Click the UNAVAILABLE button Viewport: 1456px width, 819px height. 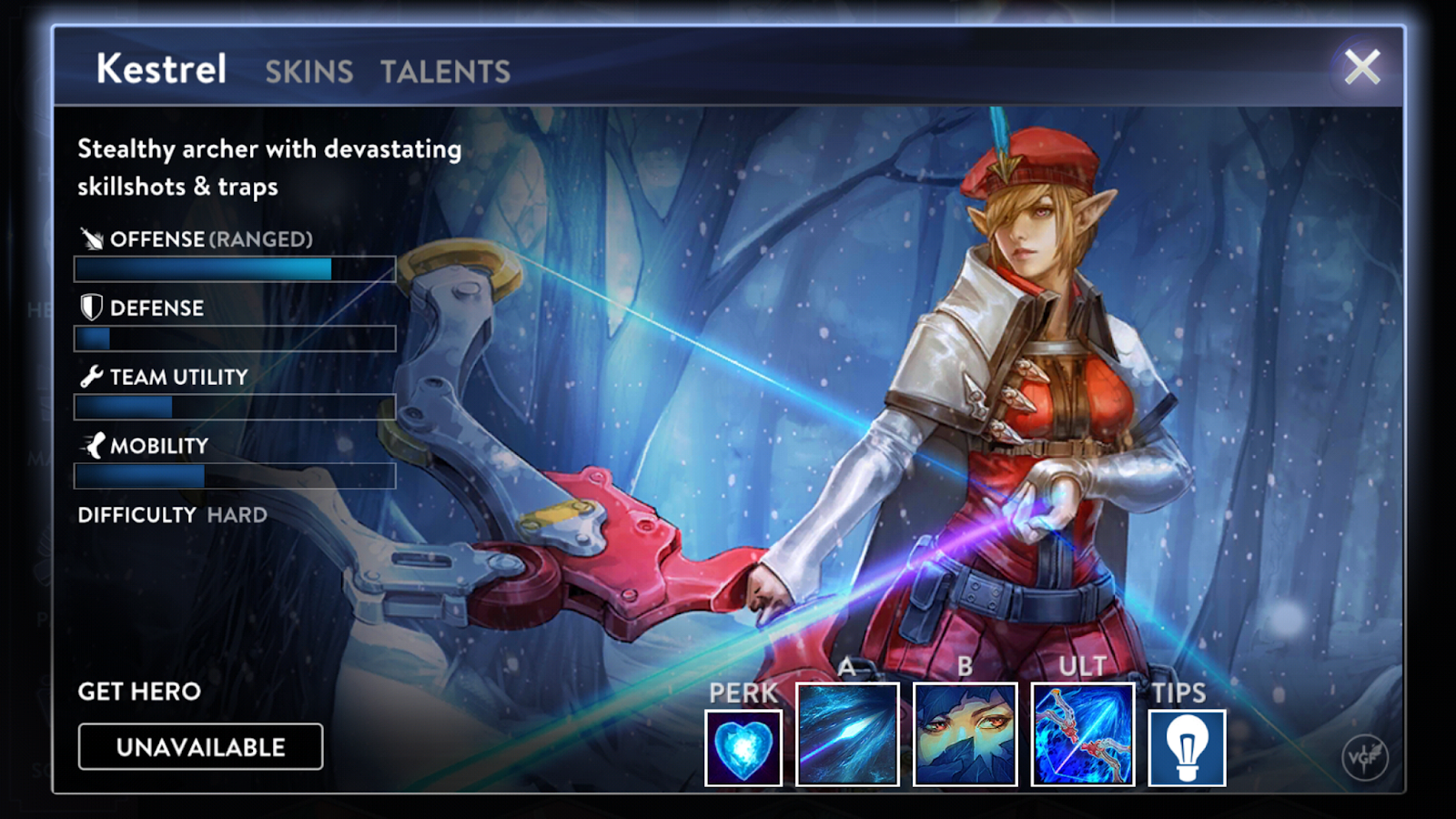coord(200,746)
